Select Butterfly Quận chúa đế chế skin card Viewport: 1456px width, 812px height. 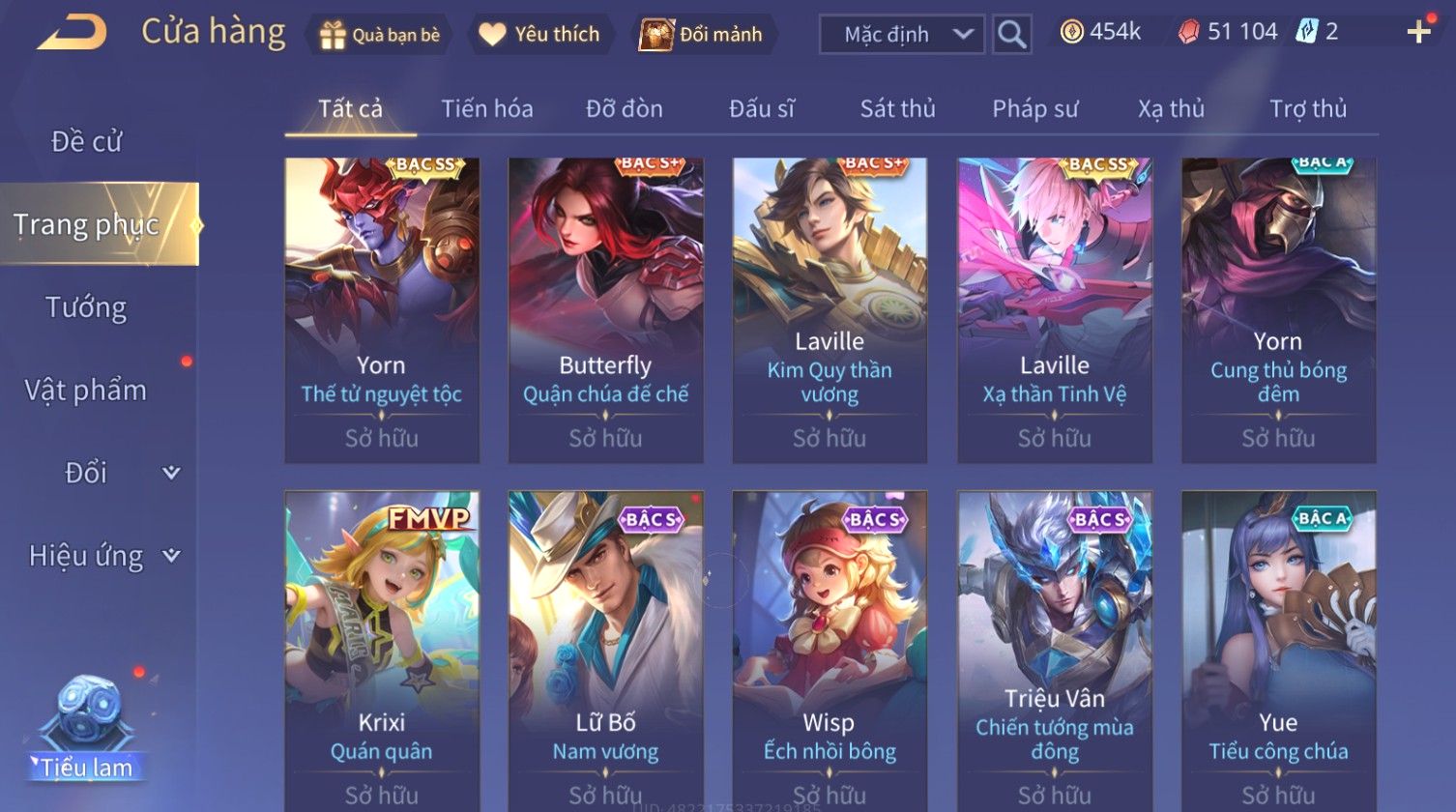(605, 309)
